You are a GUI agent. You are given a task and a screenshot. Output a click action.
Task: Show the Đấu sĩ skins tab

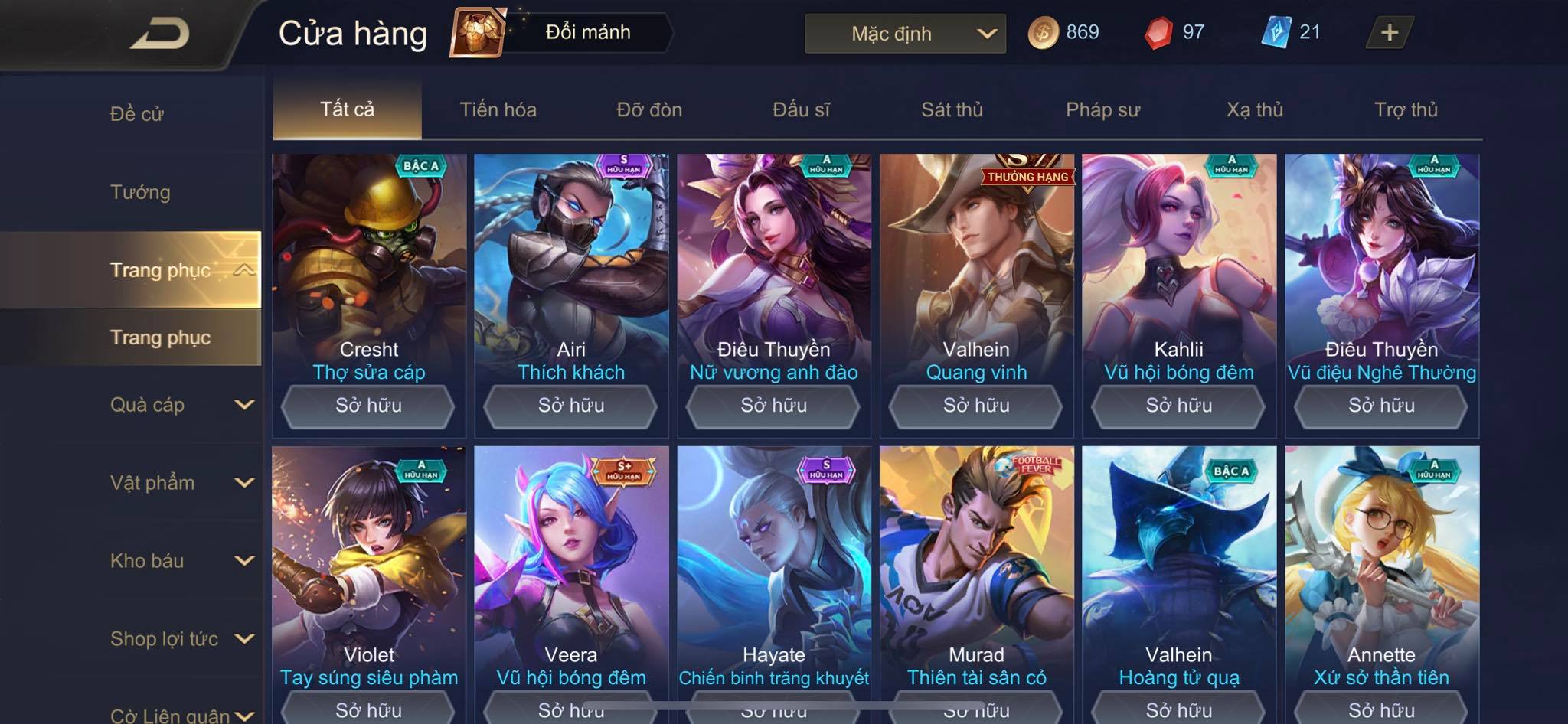click(801, 109)
